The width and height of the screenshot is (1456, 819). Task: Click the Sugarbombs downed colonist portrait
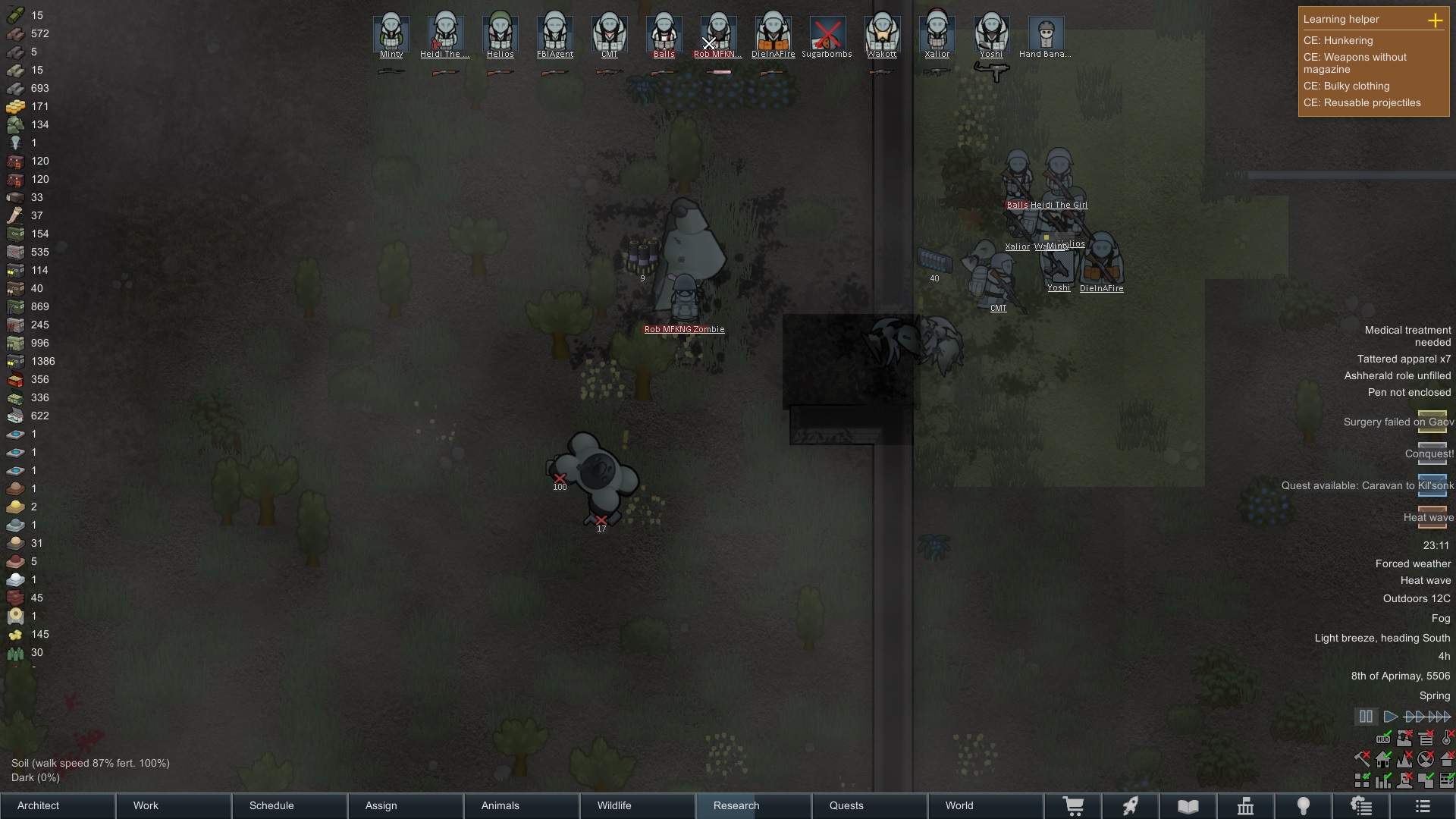[827, 34]
